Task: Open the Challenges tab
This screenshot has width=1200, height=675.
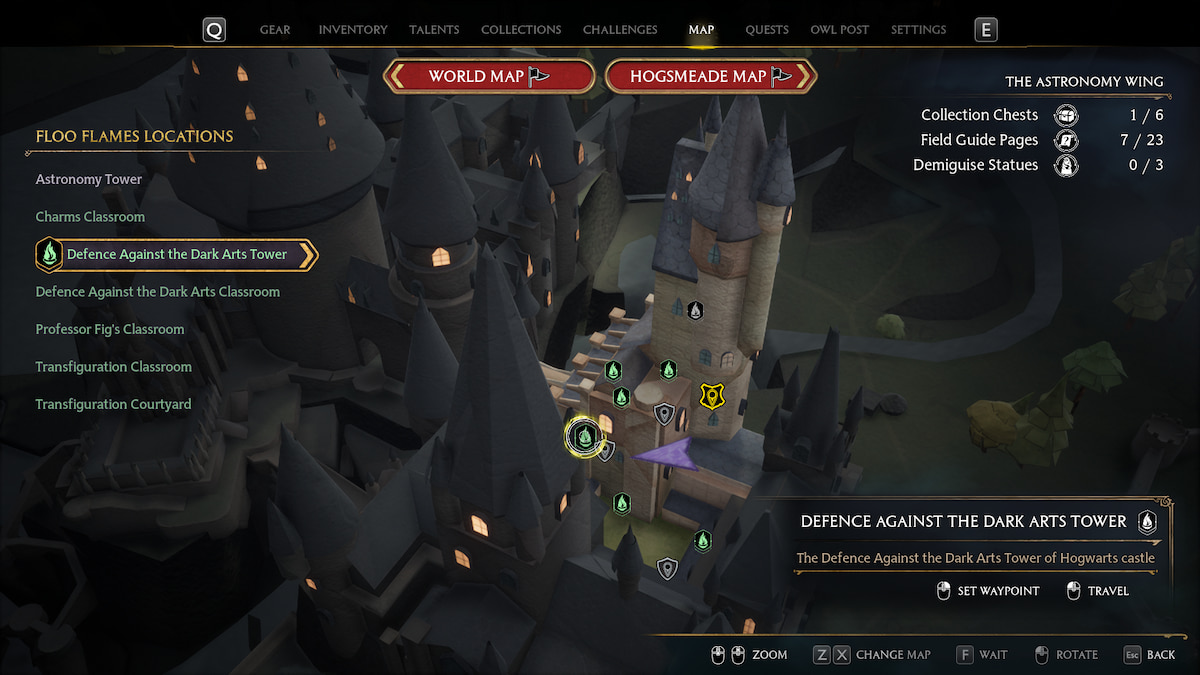Action: point(620,30)
